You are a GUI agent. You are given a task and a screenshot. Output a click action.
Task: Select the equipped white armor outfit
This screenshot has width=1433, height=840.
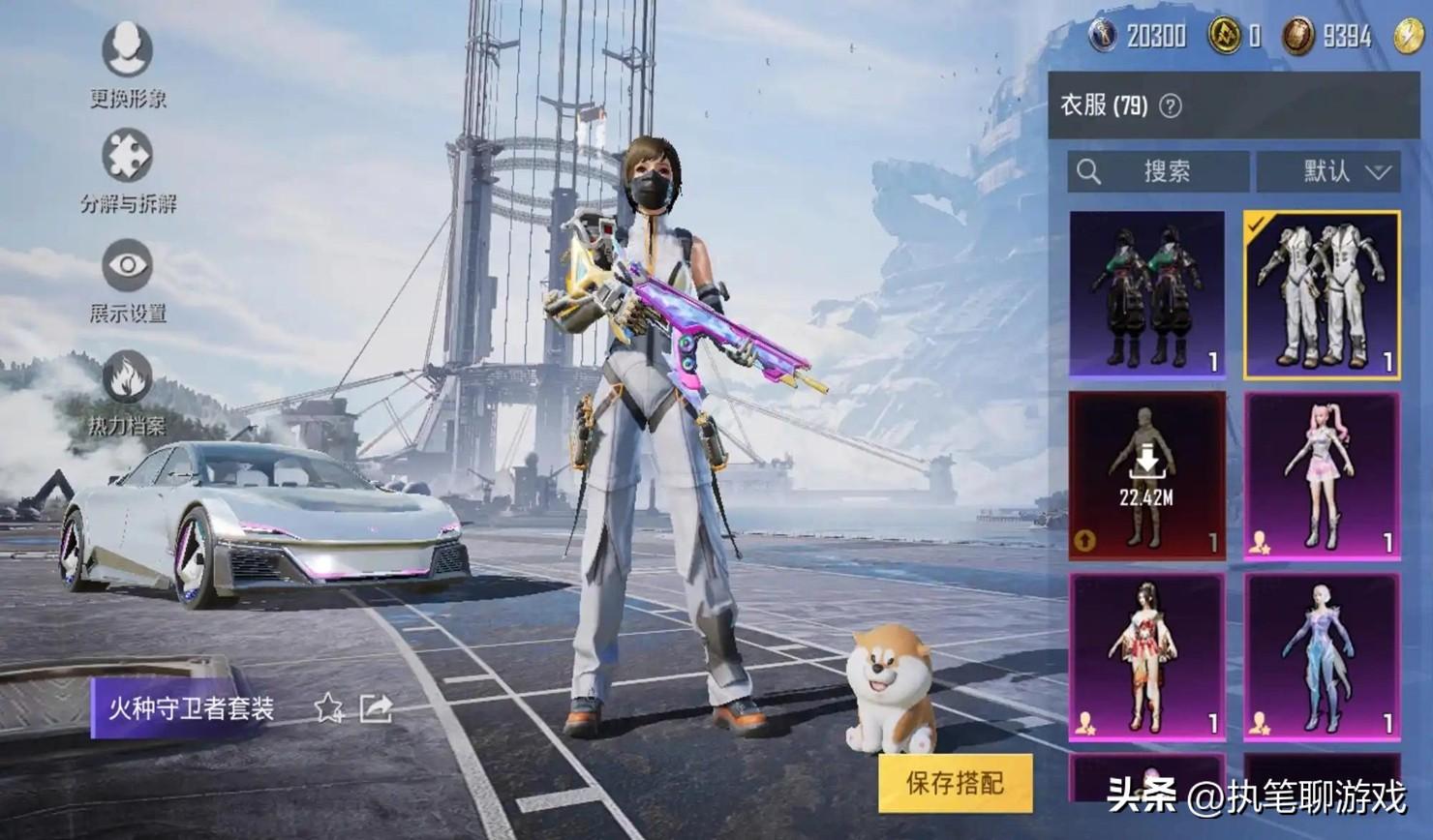(x=1322, y=293)
